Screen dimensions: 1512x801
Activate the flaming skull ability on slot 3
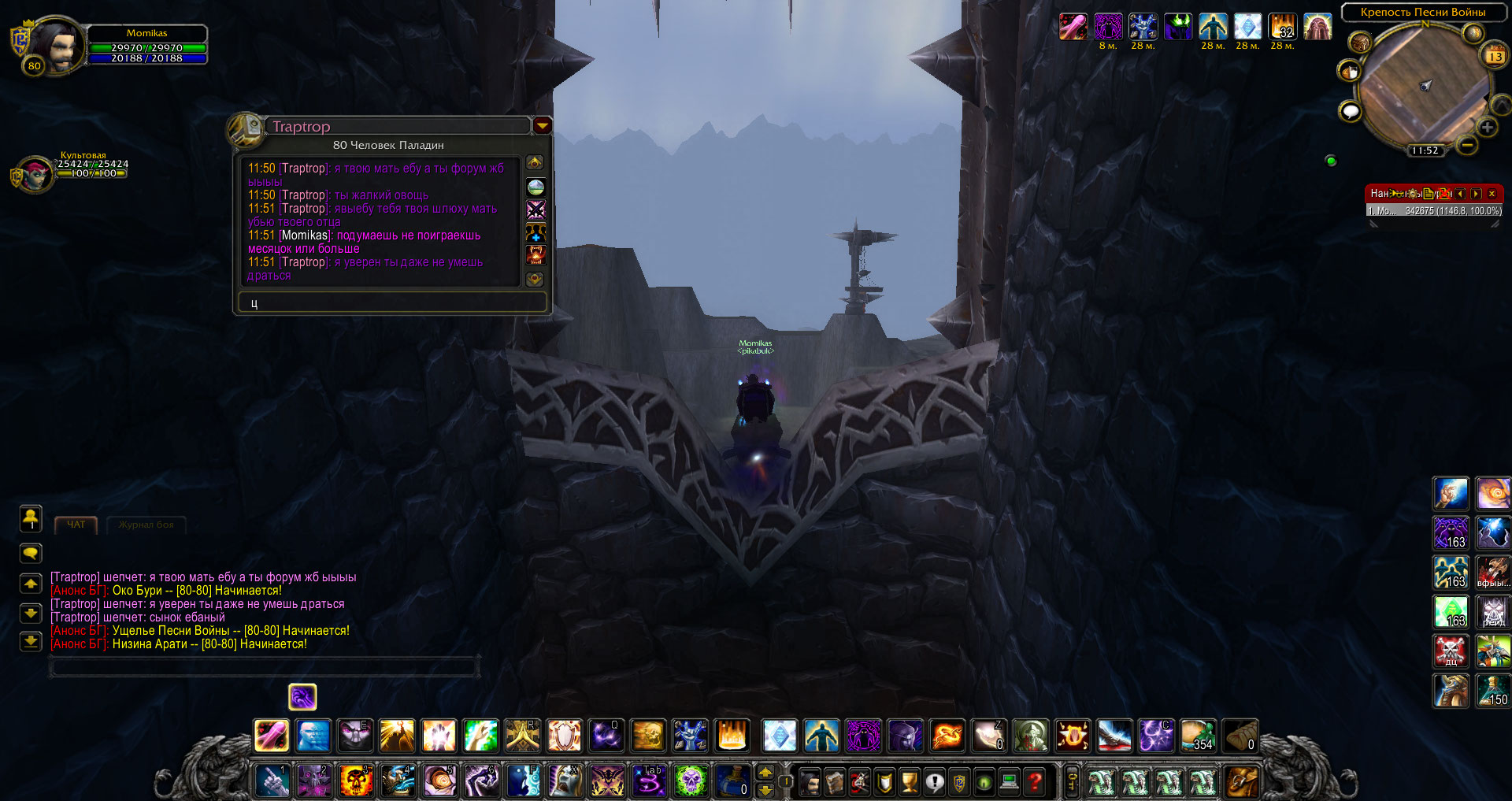click(x=356, y=781)
